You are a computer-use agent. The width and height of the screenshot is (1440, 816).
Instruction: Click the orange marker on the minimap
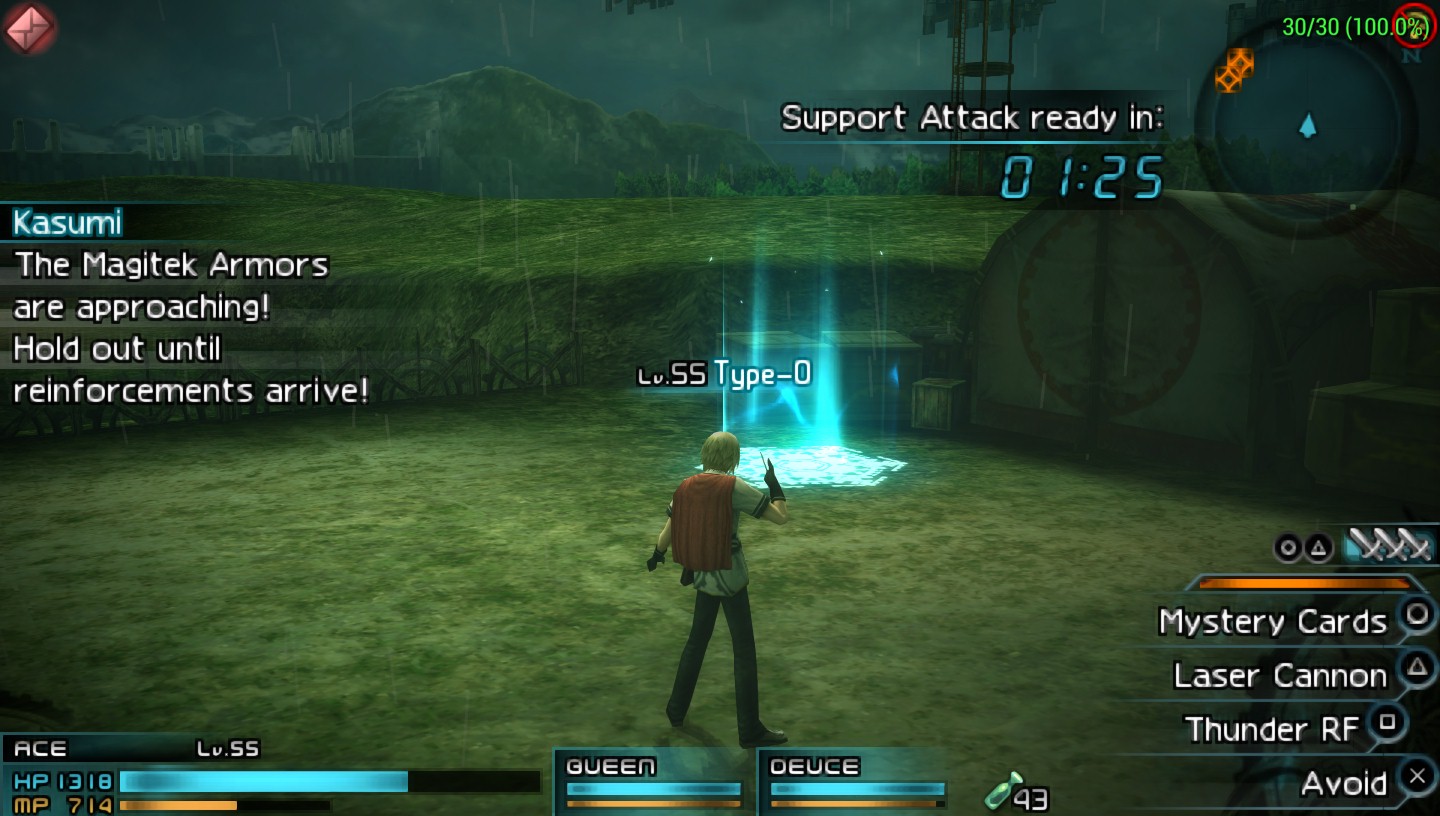pos(1235,70)
